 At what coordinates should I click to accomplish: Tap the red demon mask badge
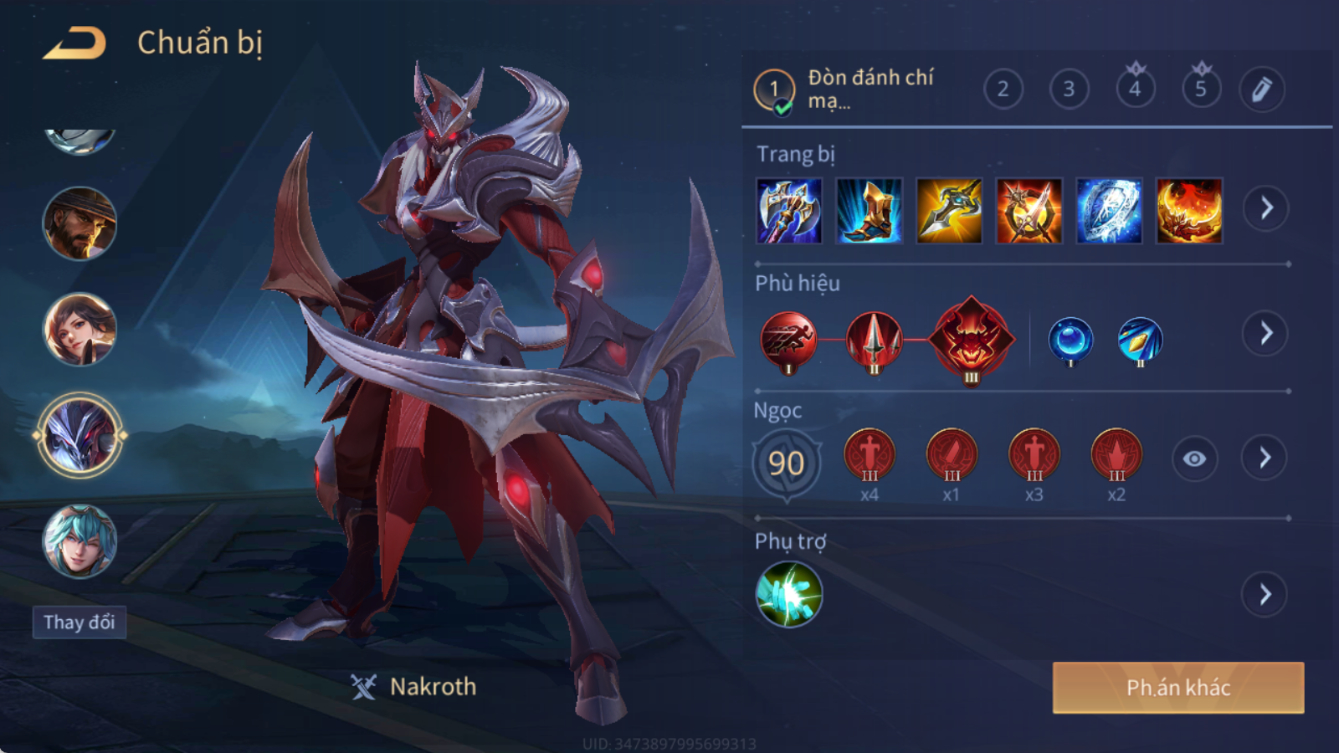[971, 339]
